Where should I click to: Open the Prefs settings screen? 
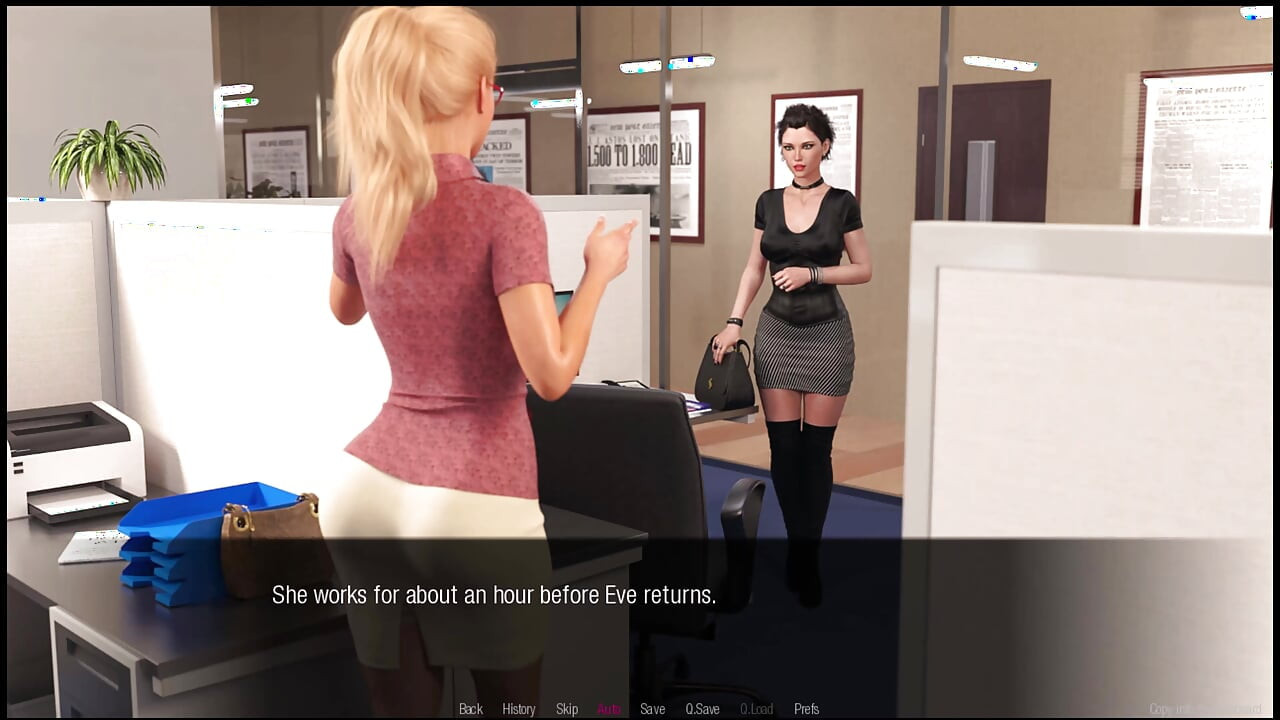806,708
